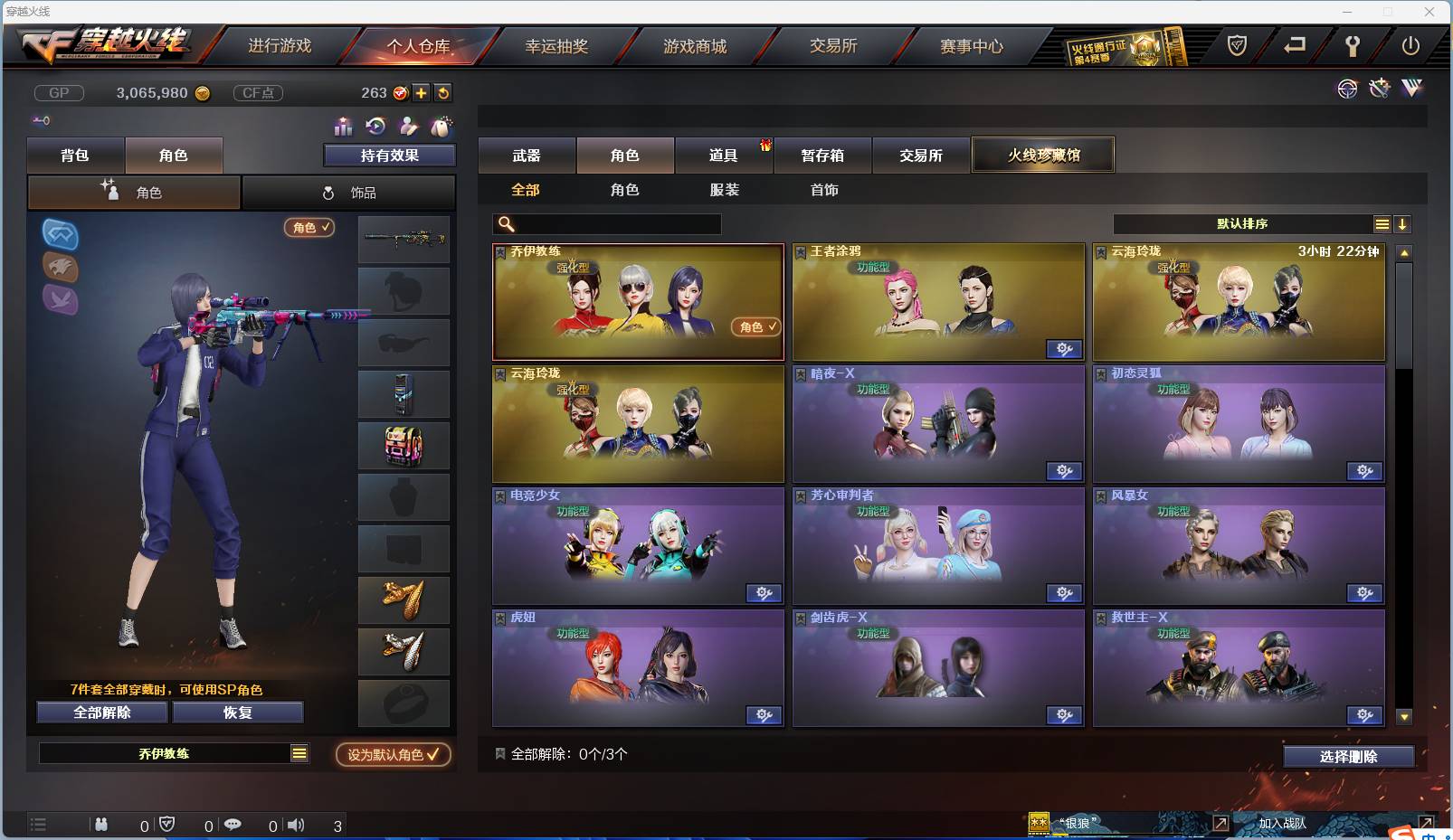Click the gear toggle on the 暗夜-X character card
Viewport: 1453px width, 840px height.
click(x=1064, y=471)
